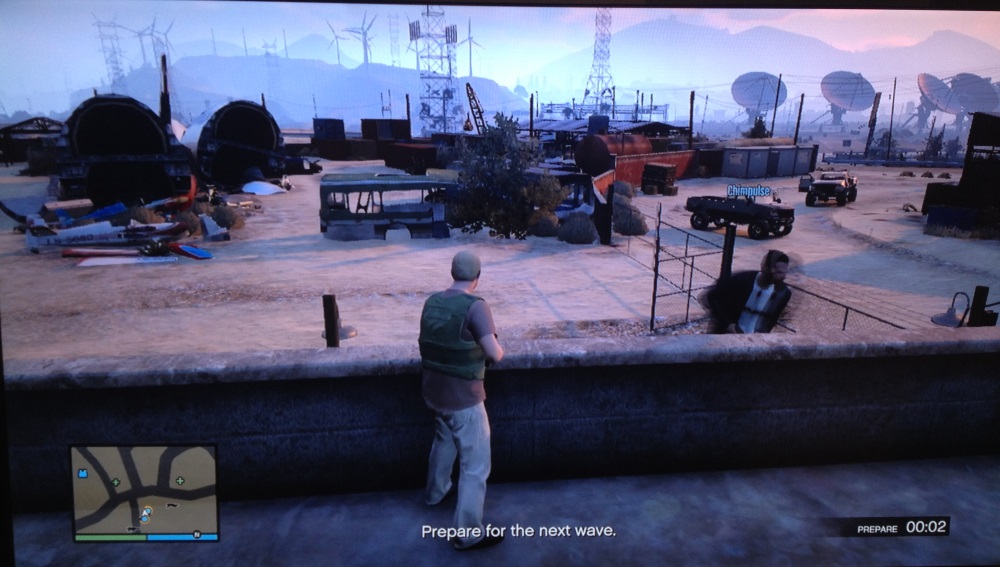Click the minimap radar
This screenshot has height=567, width=1000.
coord(144,490)
